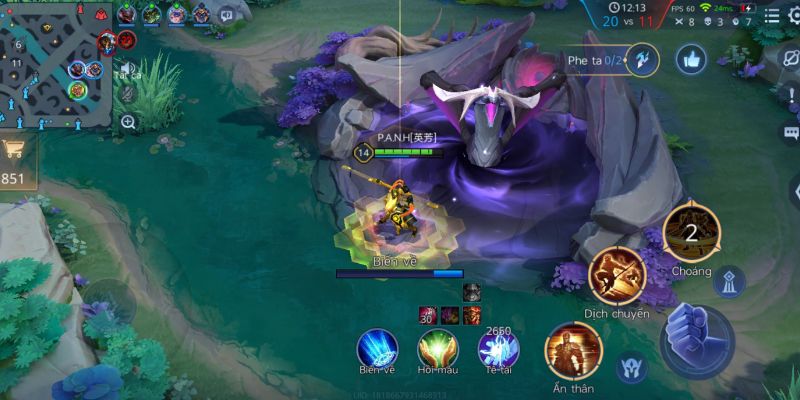This screenshot has height=400, width=800.
Task: Use the Biến về recall spell
Action: coord(377,346)
